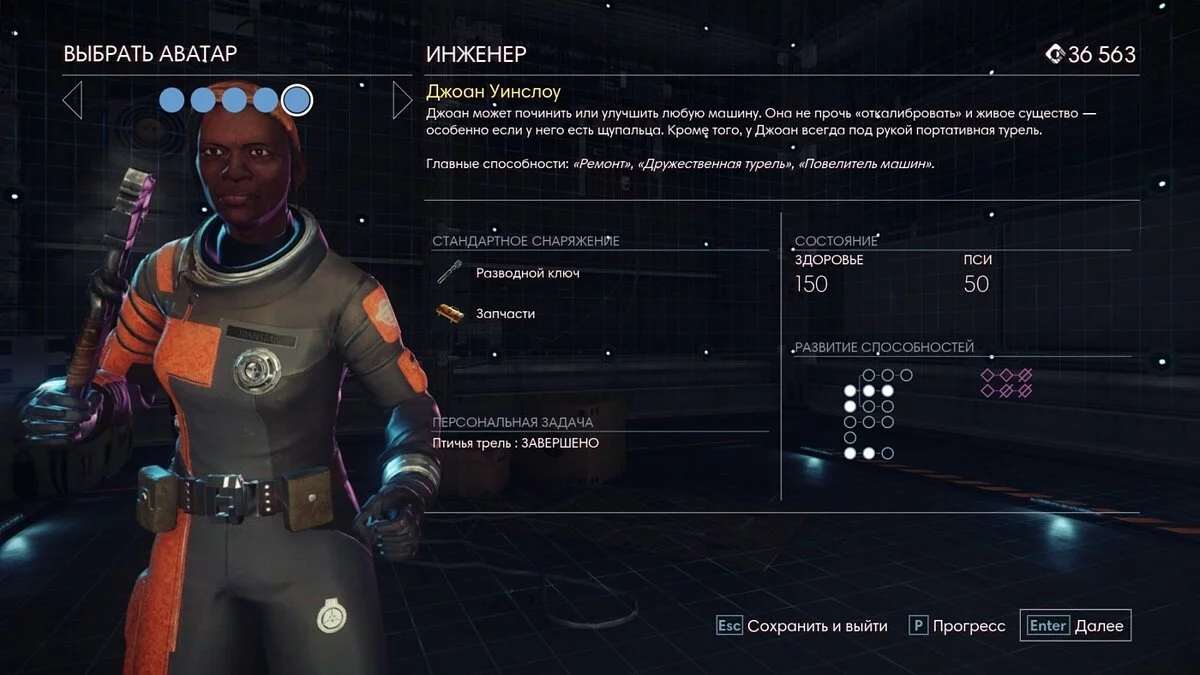1200x675 pixels.
Task: Open the "Прогресс" screen
Action: click(958, 626)
